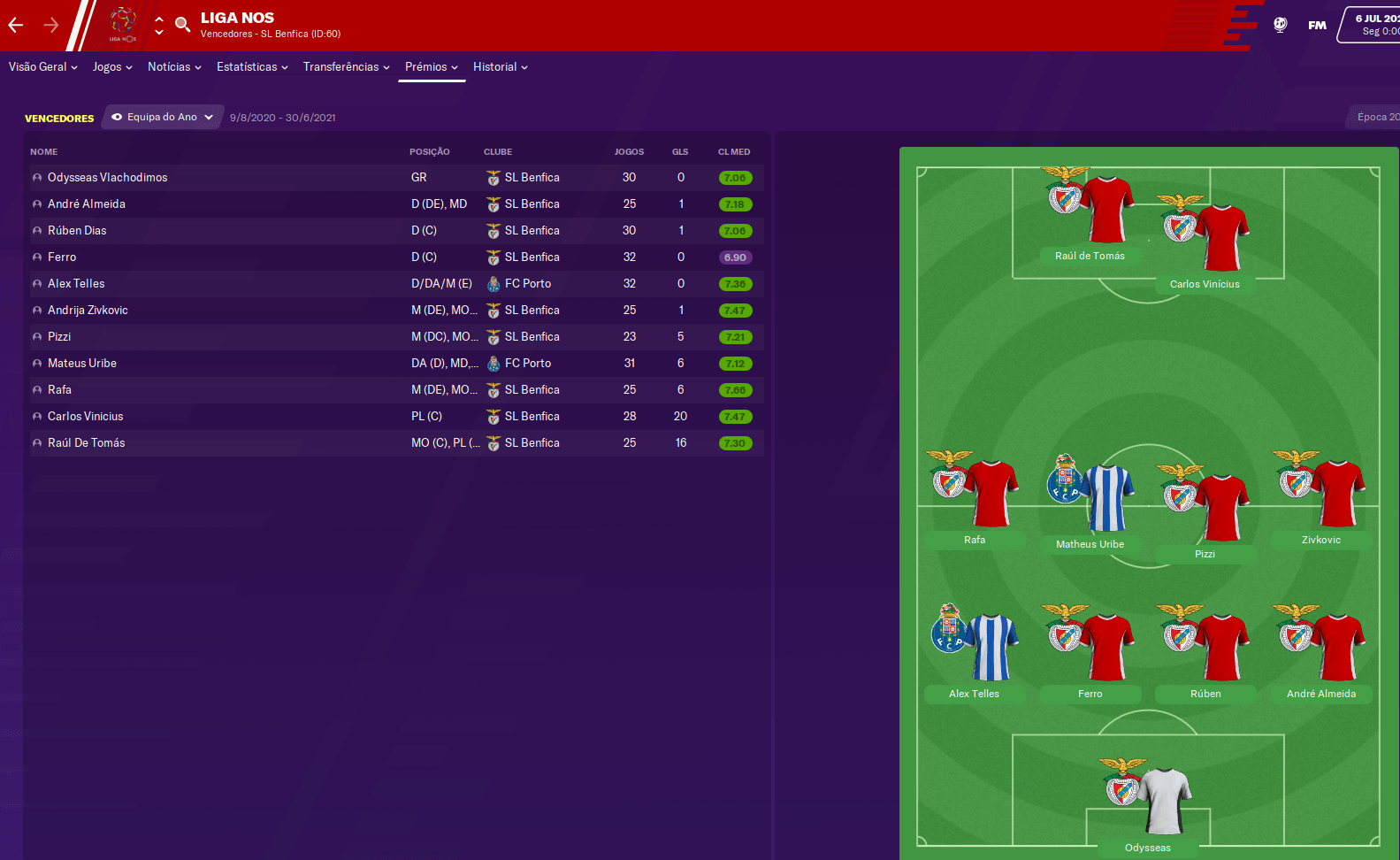The width and height of the screenshot is (1400, 860).
Task: Open the Historial menu
Action: [500, 67]
